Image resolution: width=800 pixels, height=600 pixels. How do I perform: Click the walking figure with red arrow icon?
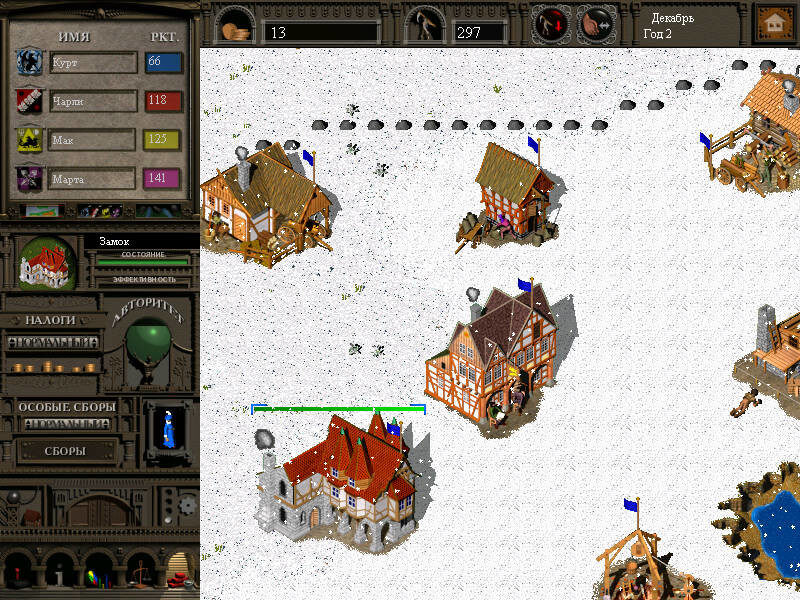point(550,22)
